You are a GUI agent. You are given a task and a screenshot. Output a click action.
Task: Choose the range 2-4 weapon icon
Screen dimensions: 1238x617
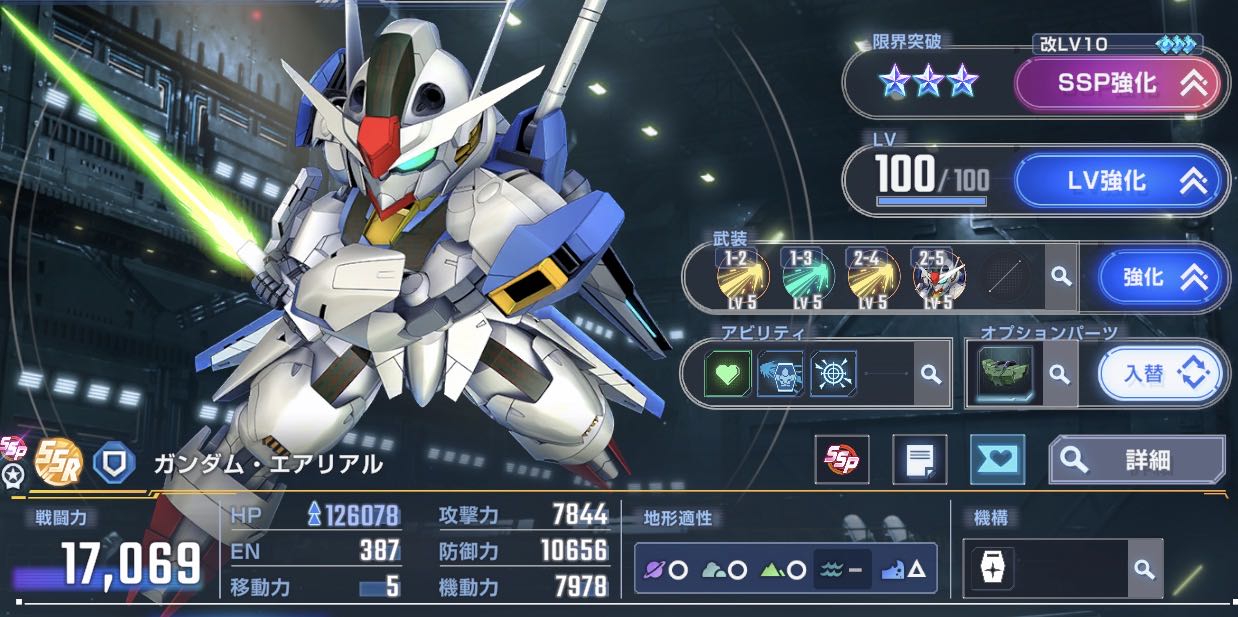[870, 276]
